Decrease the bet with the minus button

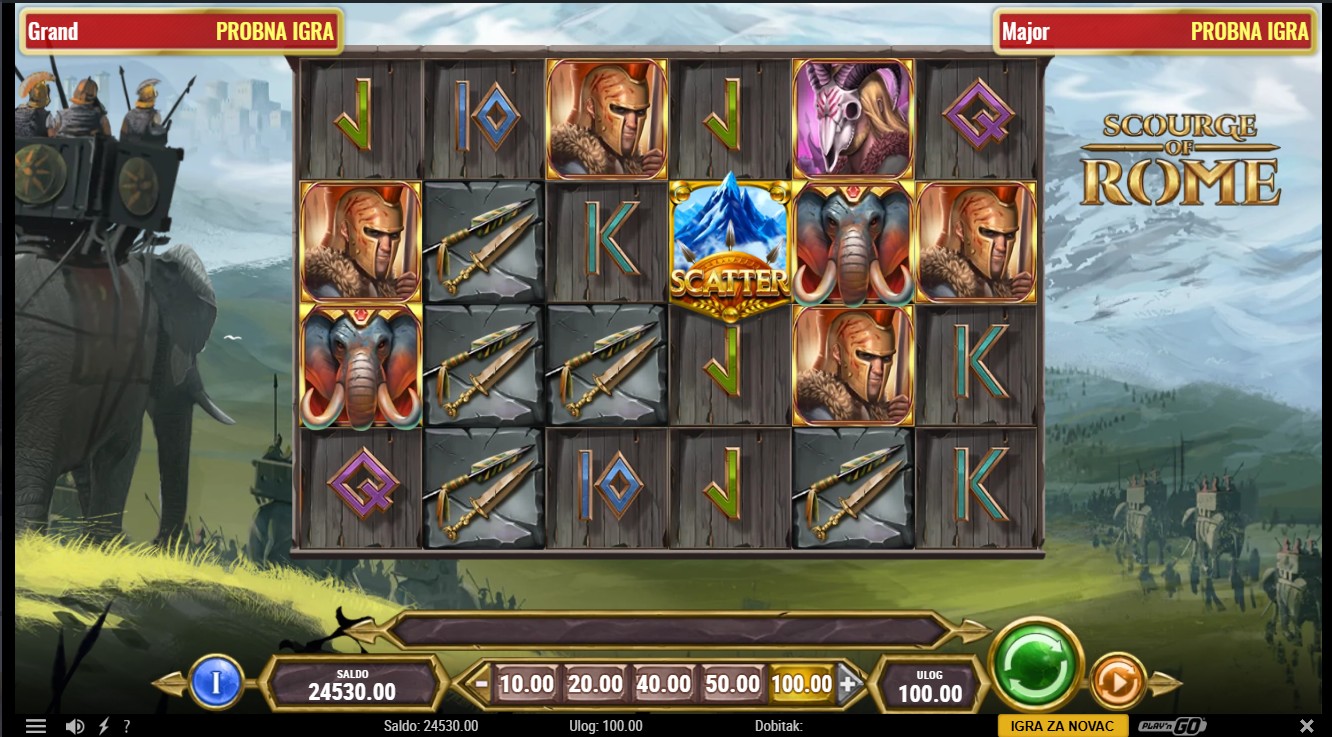pyautogui.click(x=482, y=685)
